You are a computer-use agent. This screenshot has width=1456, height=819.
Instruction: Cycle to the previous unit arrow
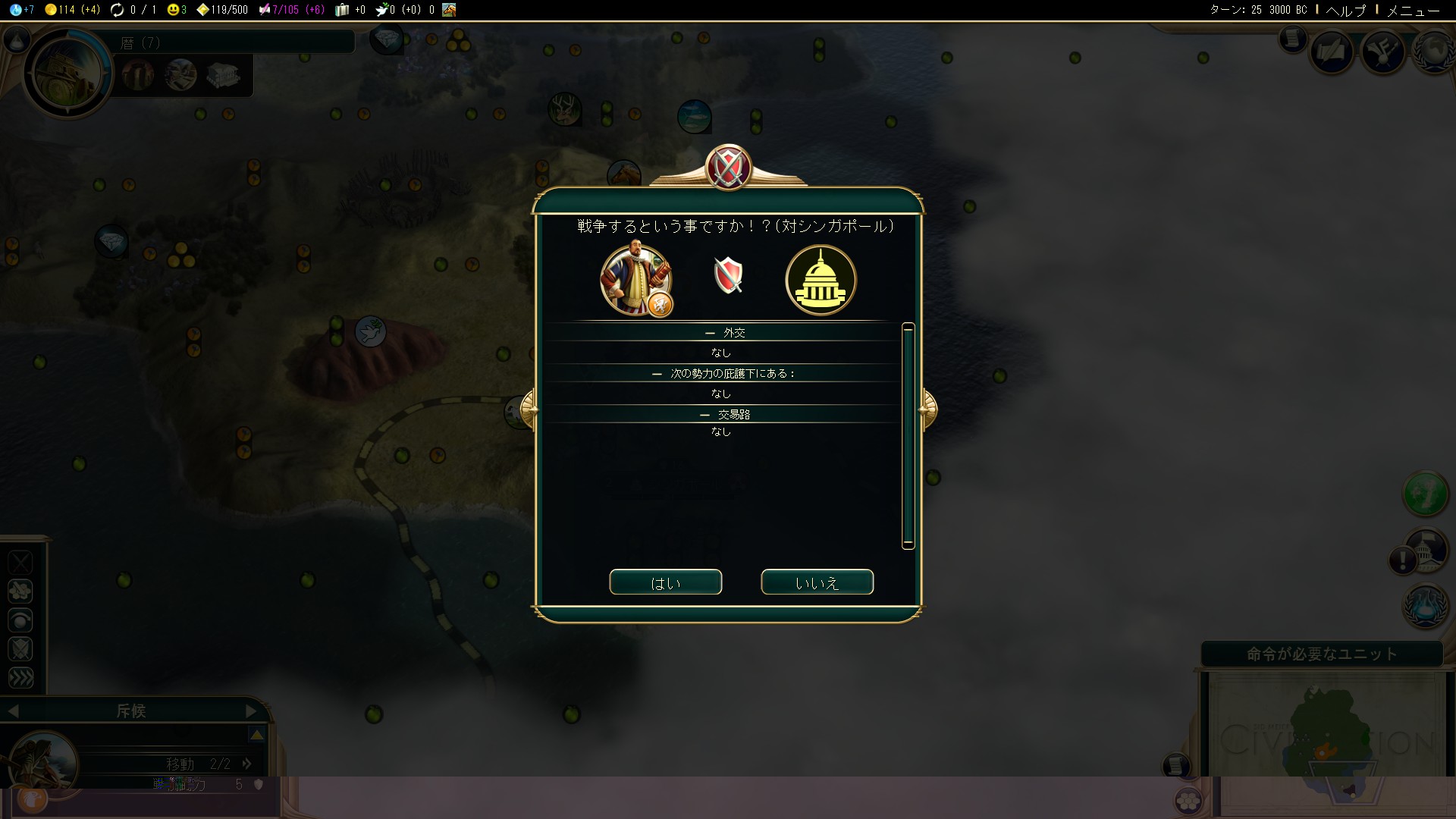point(13,711)
